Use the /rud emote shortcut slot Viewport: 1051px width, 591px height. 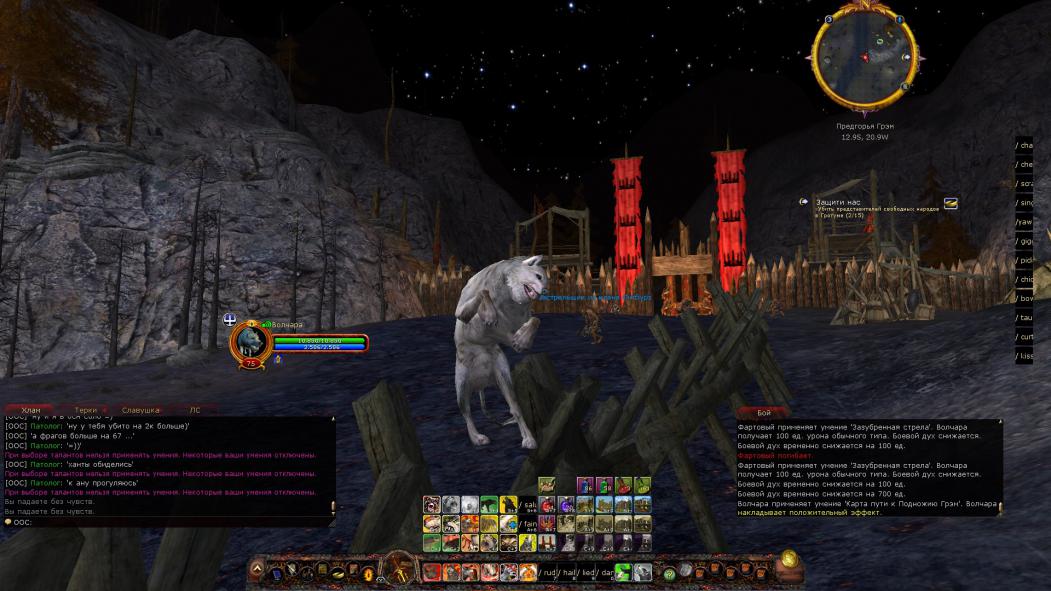[x=549, y=573]
